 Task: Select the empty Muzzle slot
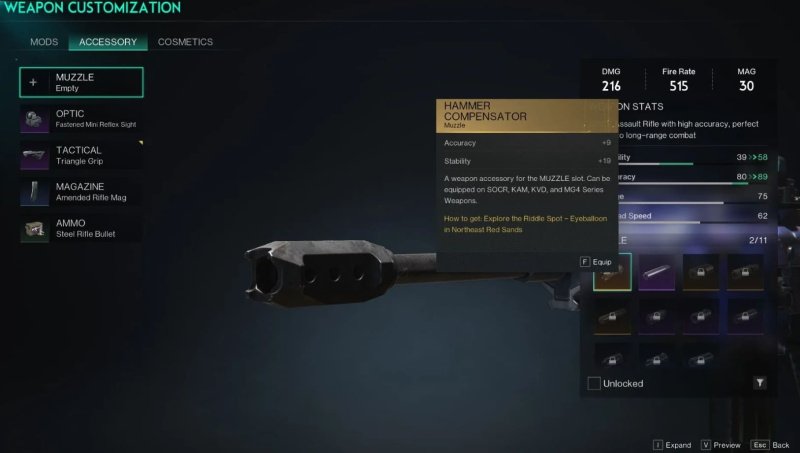tap(81, 82)
